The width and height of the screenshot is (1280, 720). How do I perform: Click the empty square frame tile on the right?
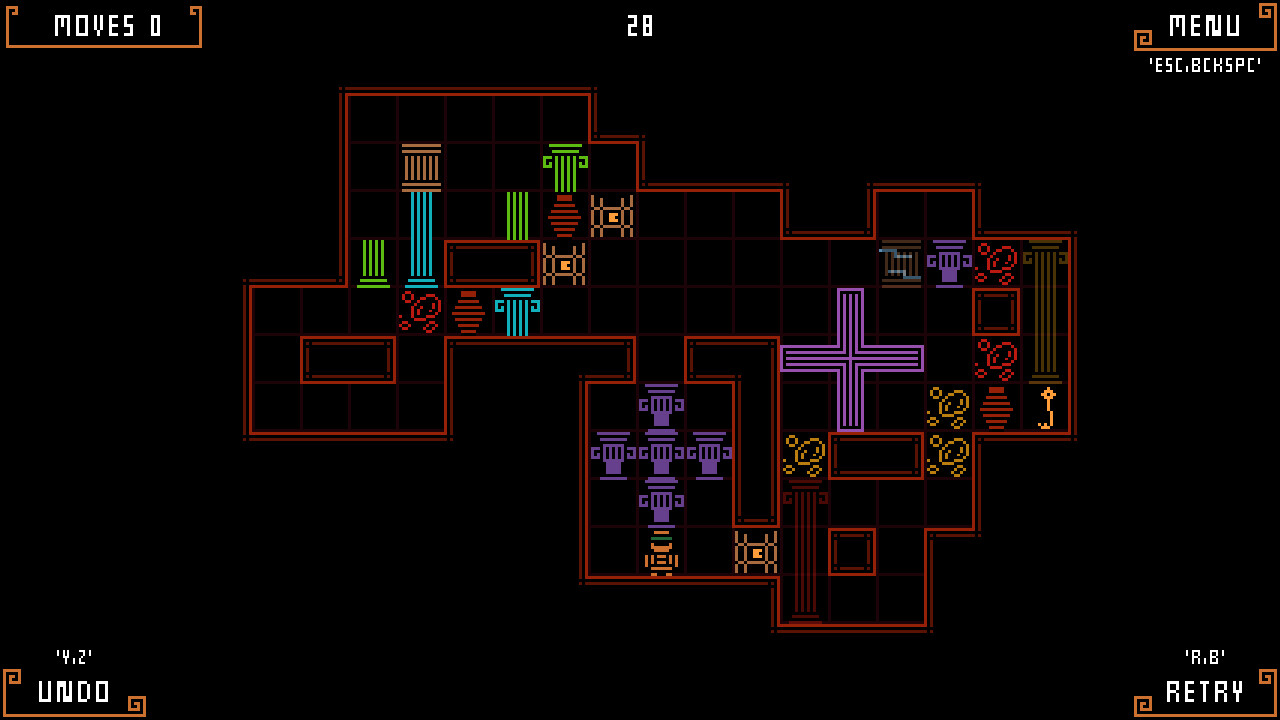tap(996, 311)
